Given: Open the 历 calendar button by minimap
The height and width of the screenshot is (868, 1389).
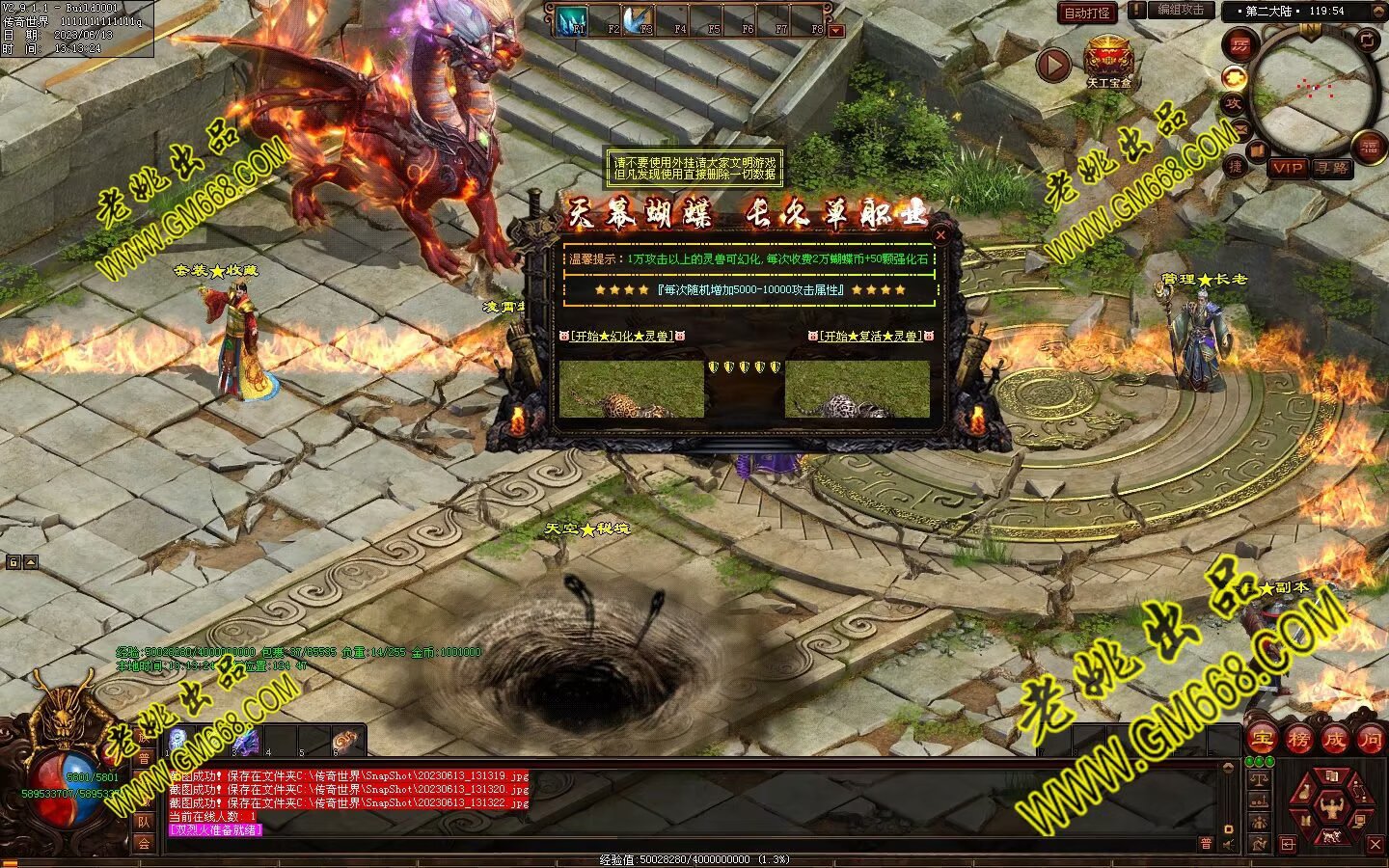Looking at the screenshot, I should [1239, 45].
